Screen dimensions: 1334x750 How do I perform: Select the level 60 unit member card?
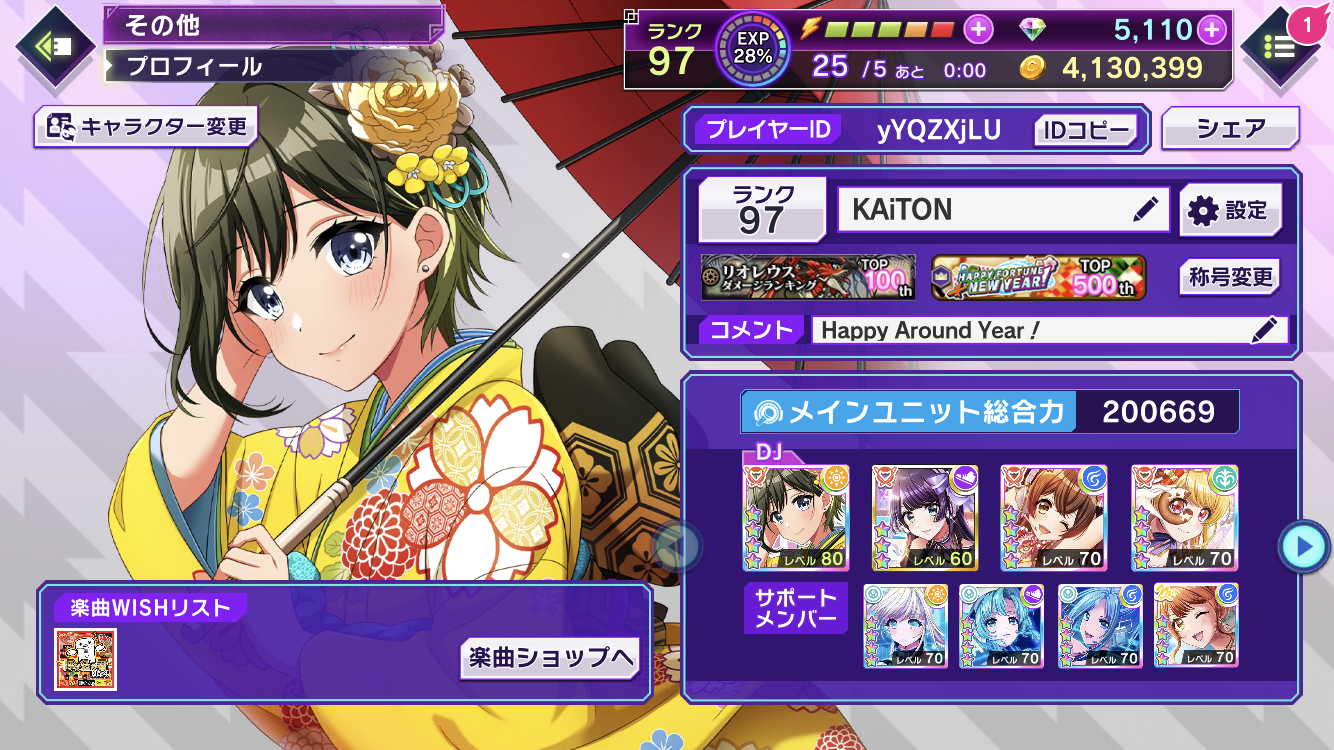(925, 518)
